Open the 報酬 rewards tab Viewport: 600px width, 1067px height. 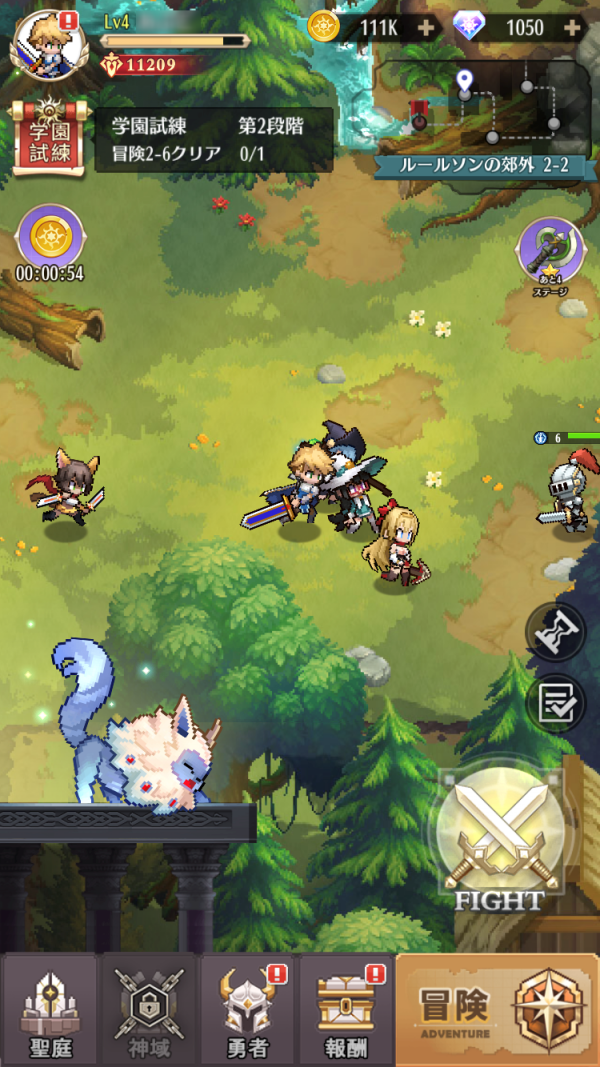(x=345, y=1008)
